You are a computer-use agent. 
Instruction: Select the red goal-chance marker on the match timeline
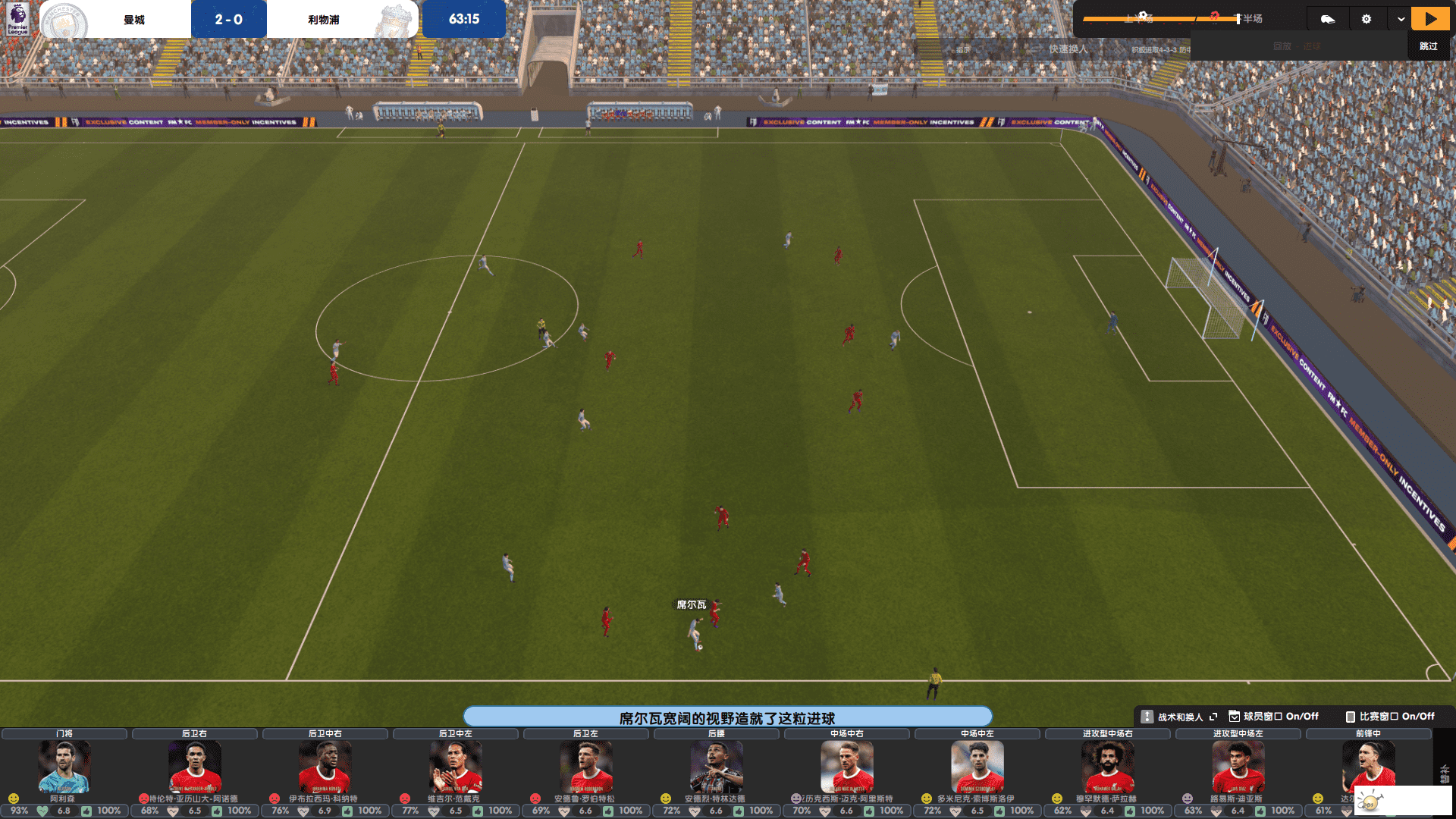1214,15
